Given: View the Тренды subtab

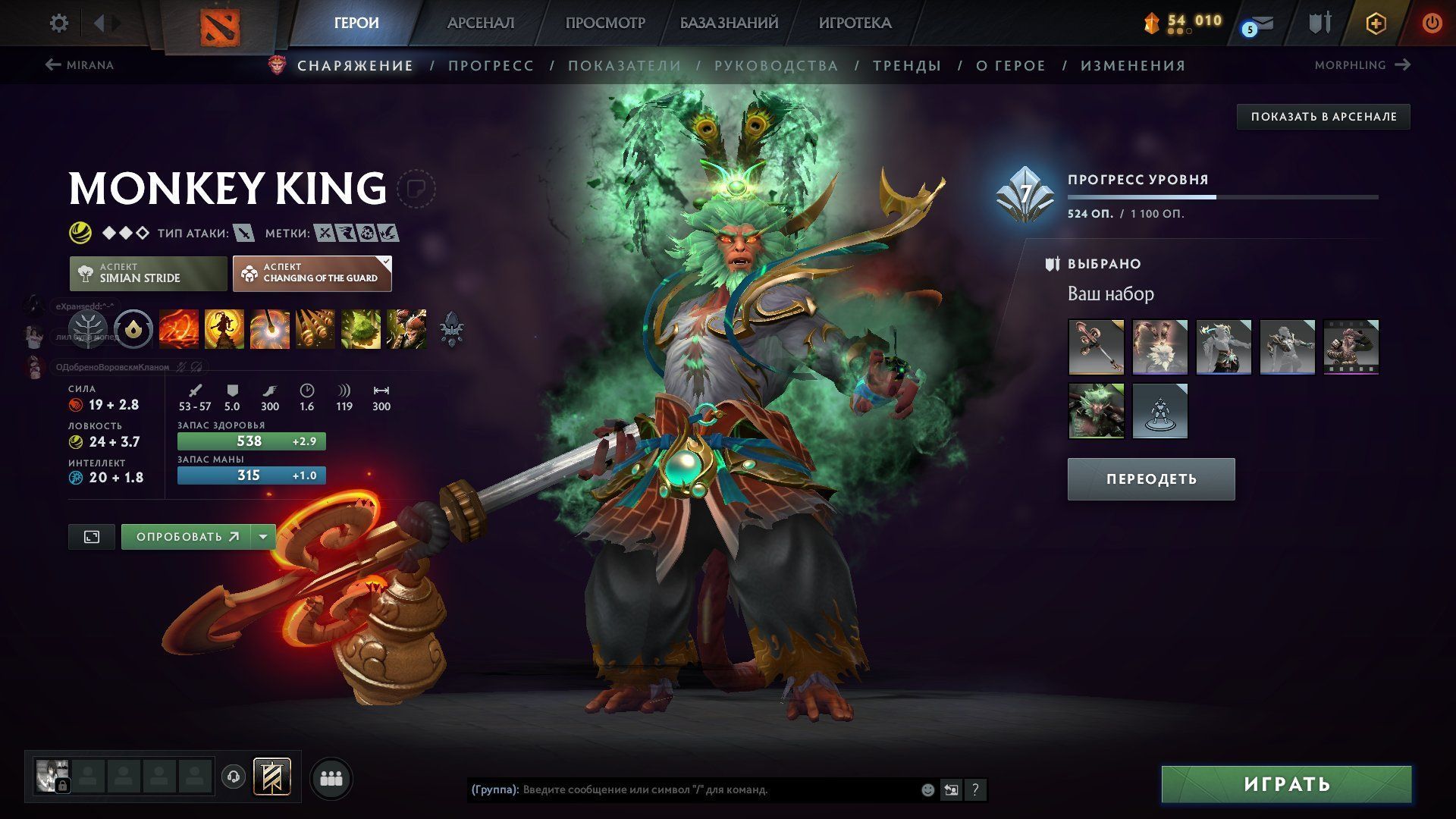Looking at the screenshot, I should 906,66.
